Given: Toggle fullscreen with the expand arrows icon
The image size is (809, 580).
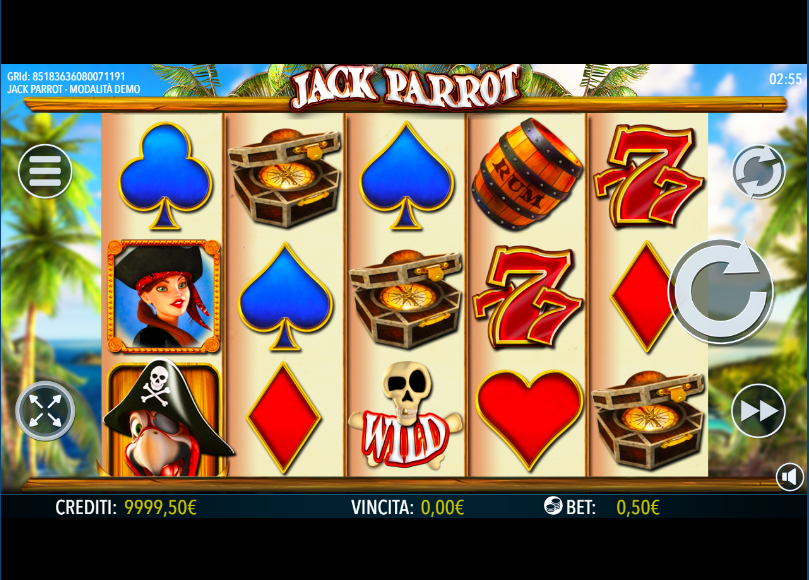Looking at the screenshot, I should click(x=45, y=410).
